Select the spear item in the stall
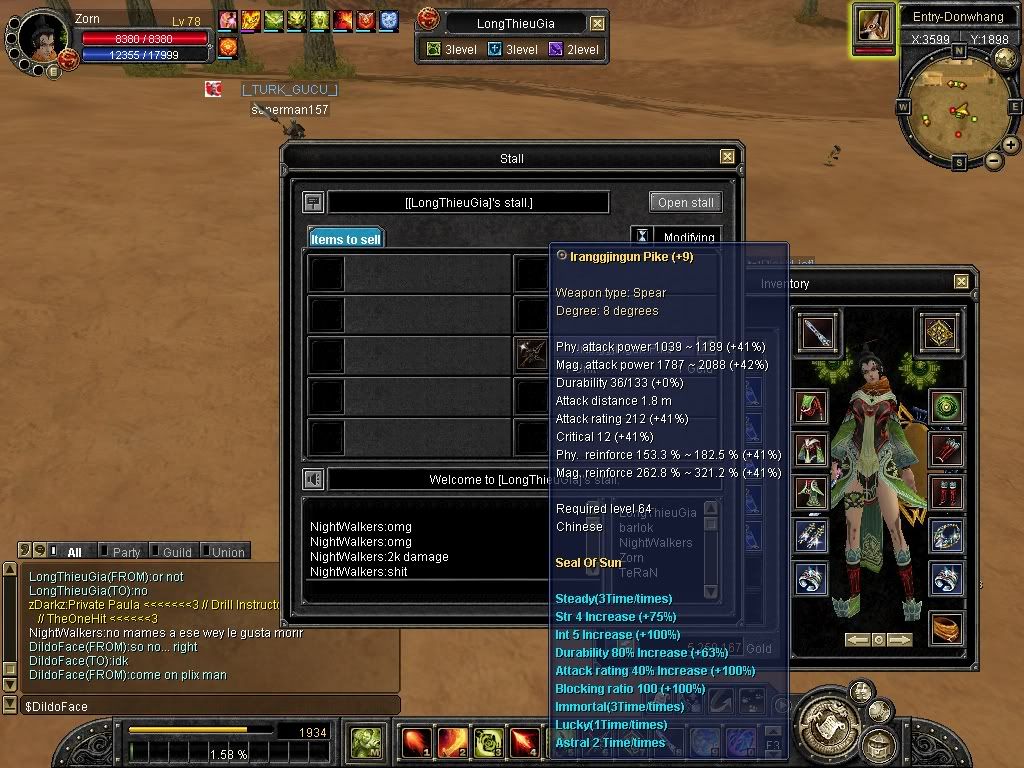The width and height of the screenshot is (1024, 768). [530, 355]
